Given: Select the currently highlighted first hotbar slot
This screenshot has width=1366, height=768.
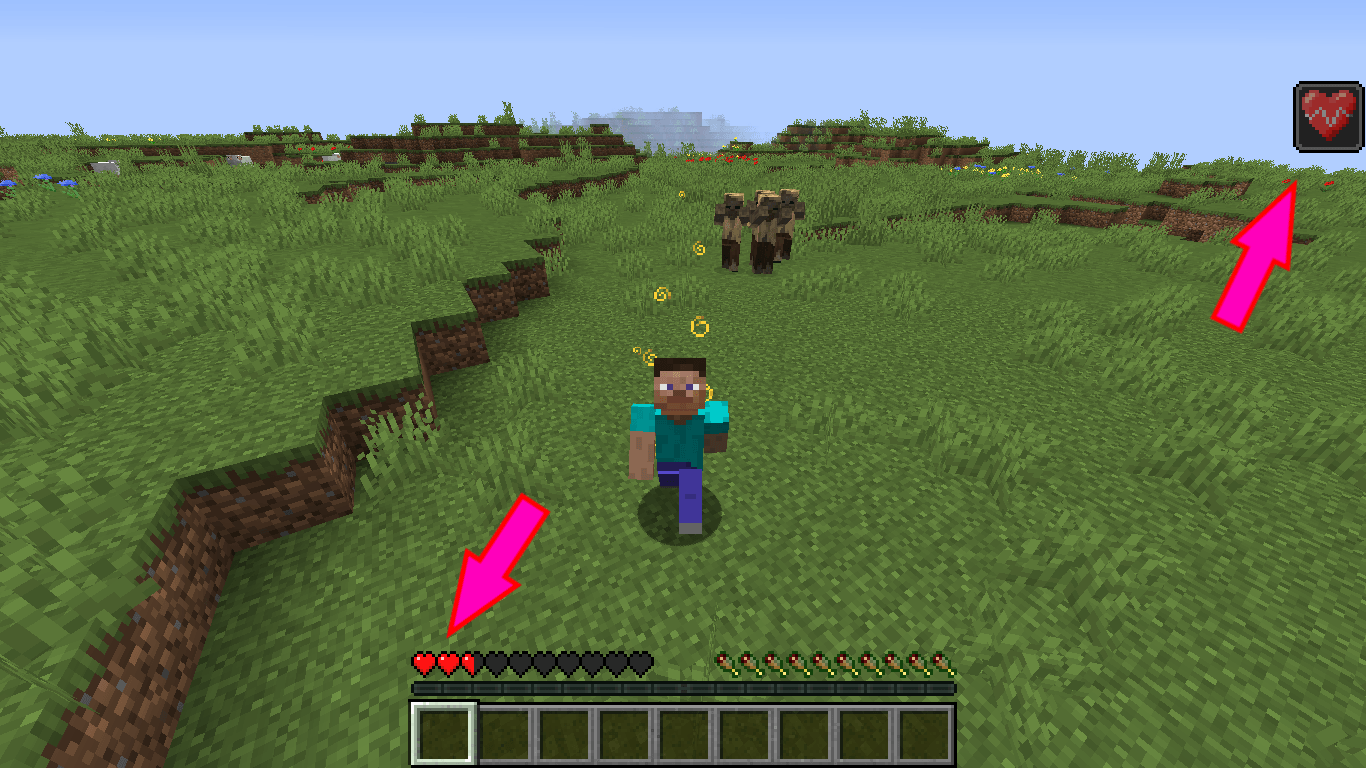Looking at the screenshot, I should click(x=441, y=733).
